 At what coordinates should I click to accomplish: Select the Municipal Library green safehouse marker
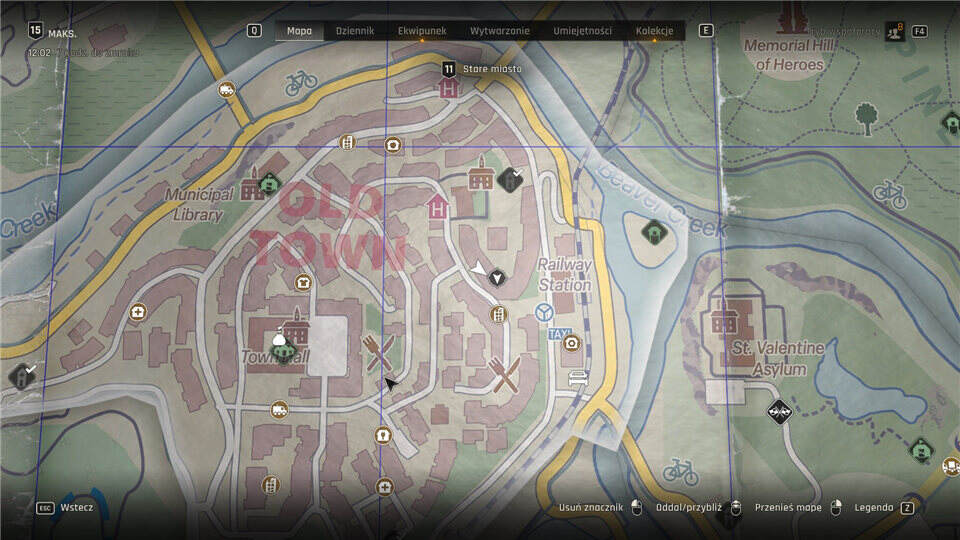[x=269, y=183]
